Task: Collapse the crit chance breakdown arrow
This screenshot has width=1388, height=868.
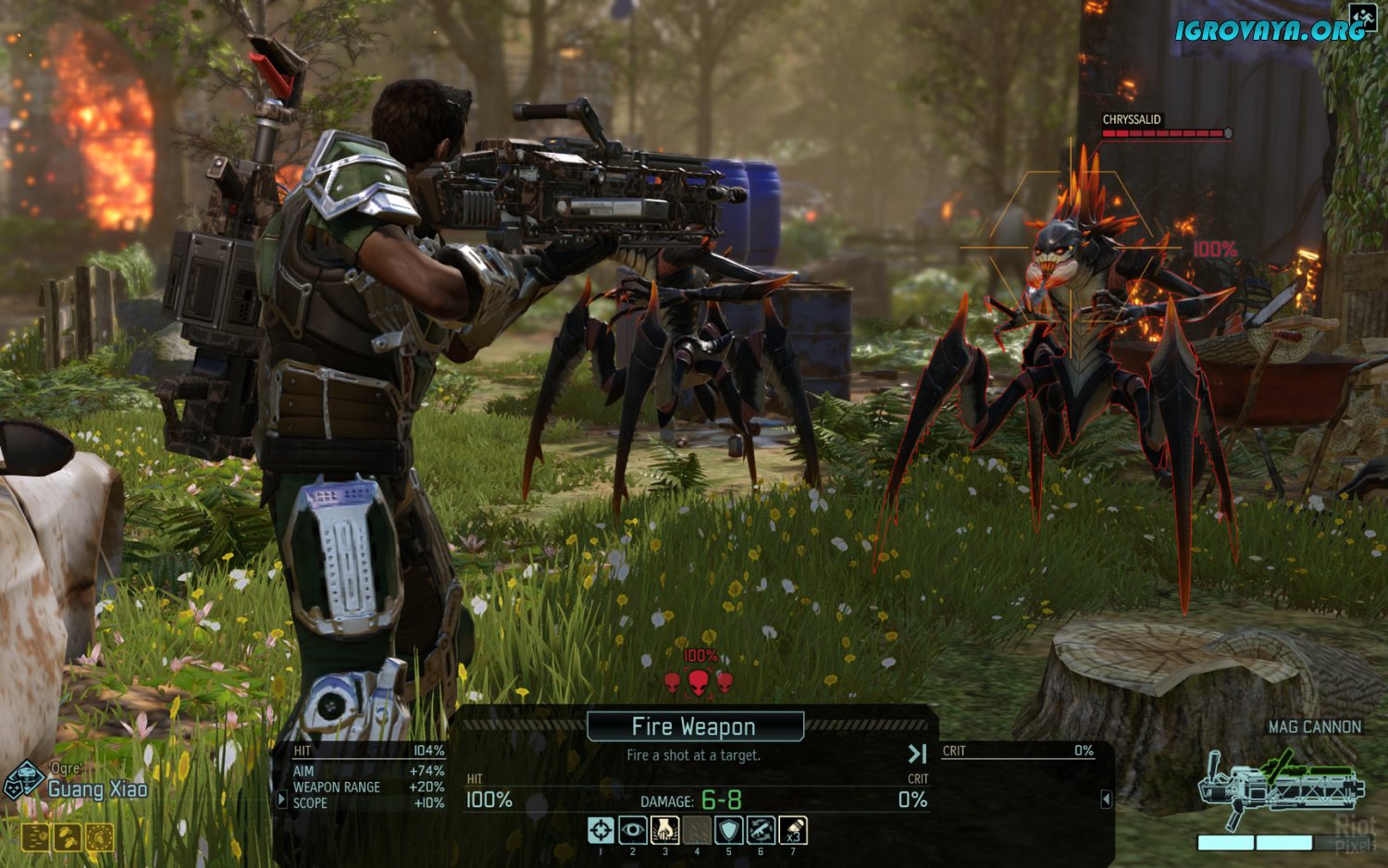Action: pos(1106,799)
